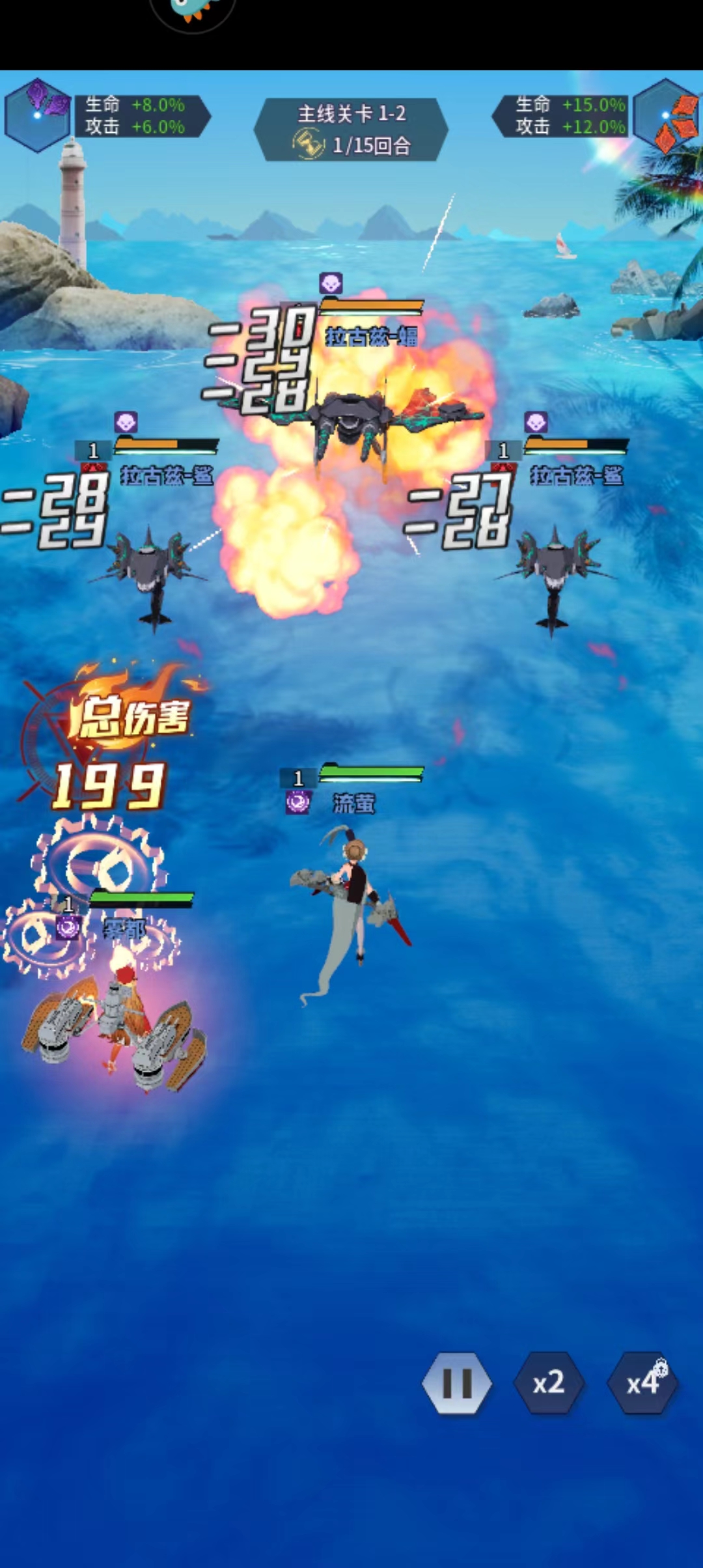
Task: Set battle speed to x2
Action: 548,1382
